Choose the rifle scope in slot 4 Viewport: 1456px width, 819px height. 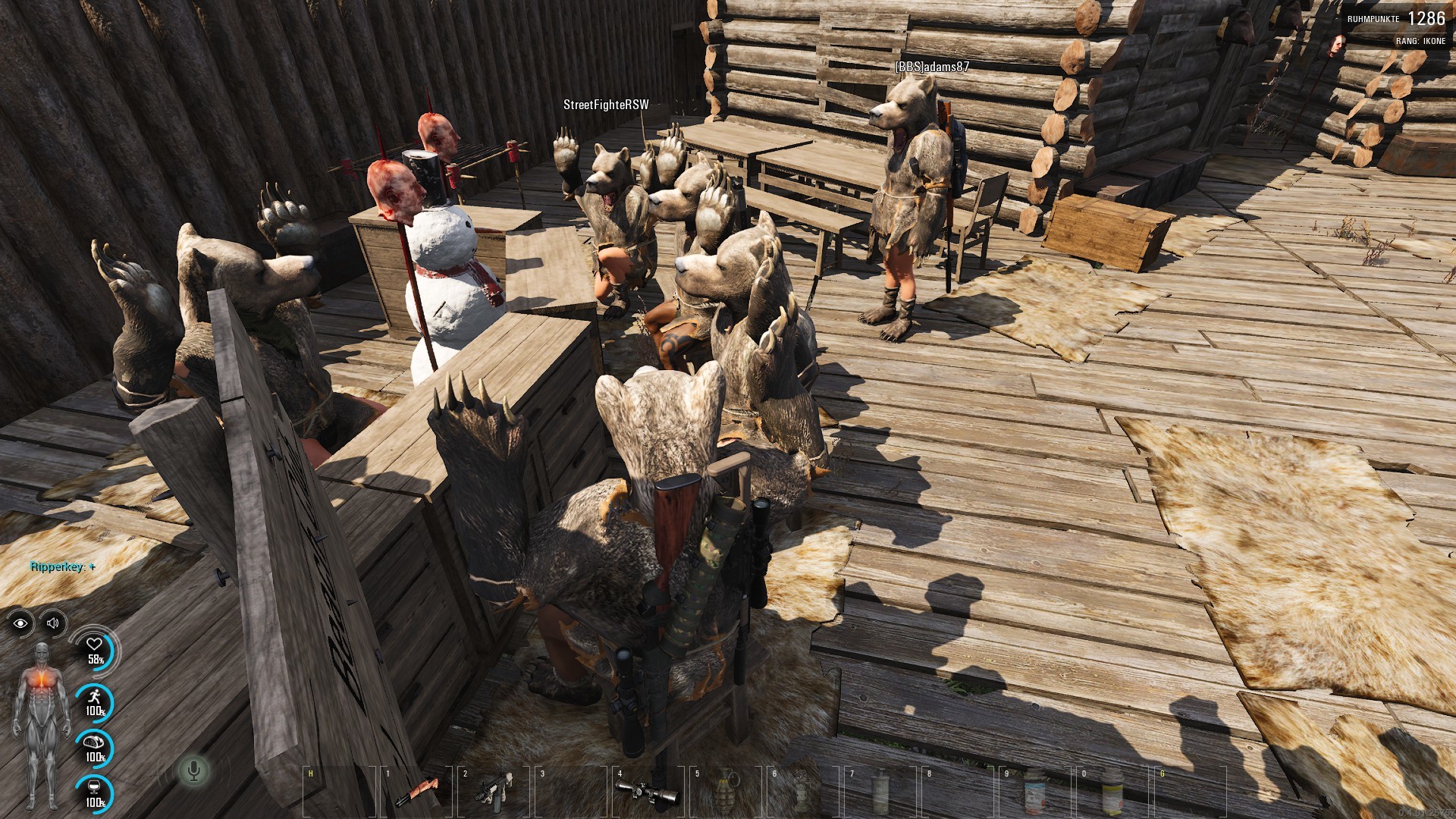coord(647,792)
